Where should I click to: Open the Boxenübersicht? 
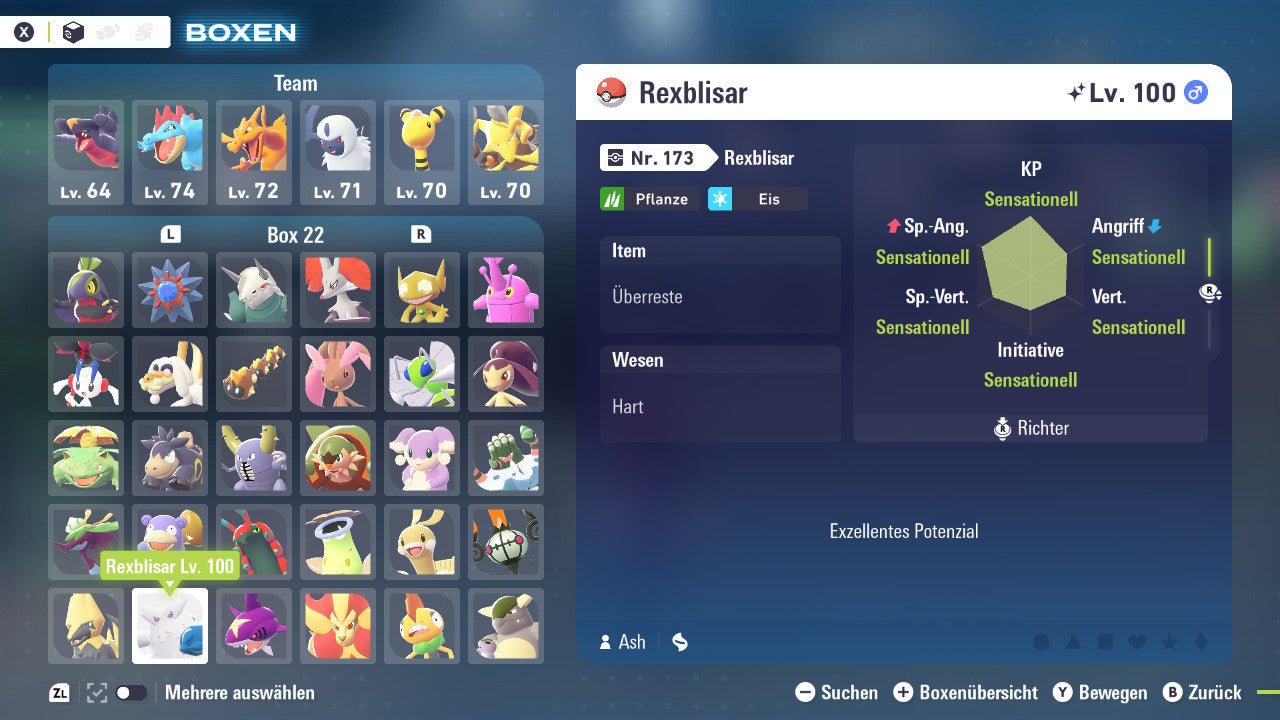(x=904, y=692)
